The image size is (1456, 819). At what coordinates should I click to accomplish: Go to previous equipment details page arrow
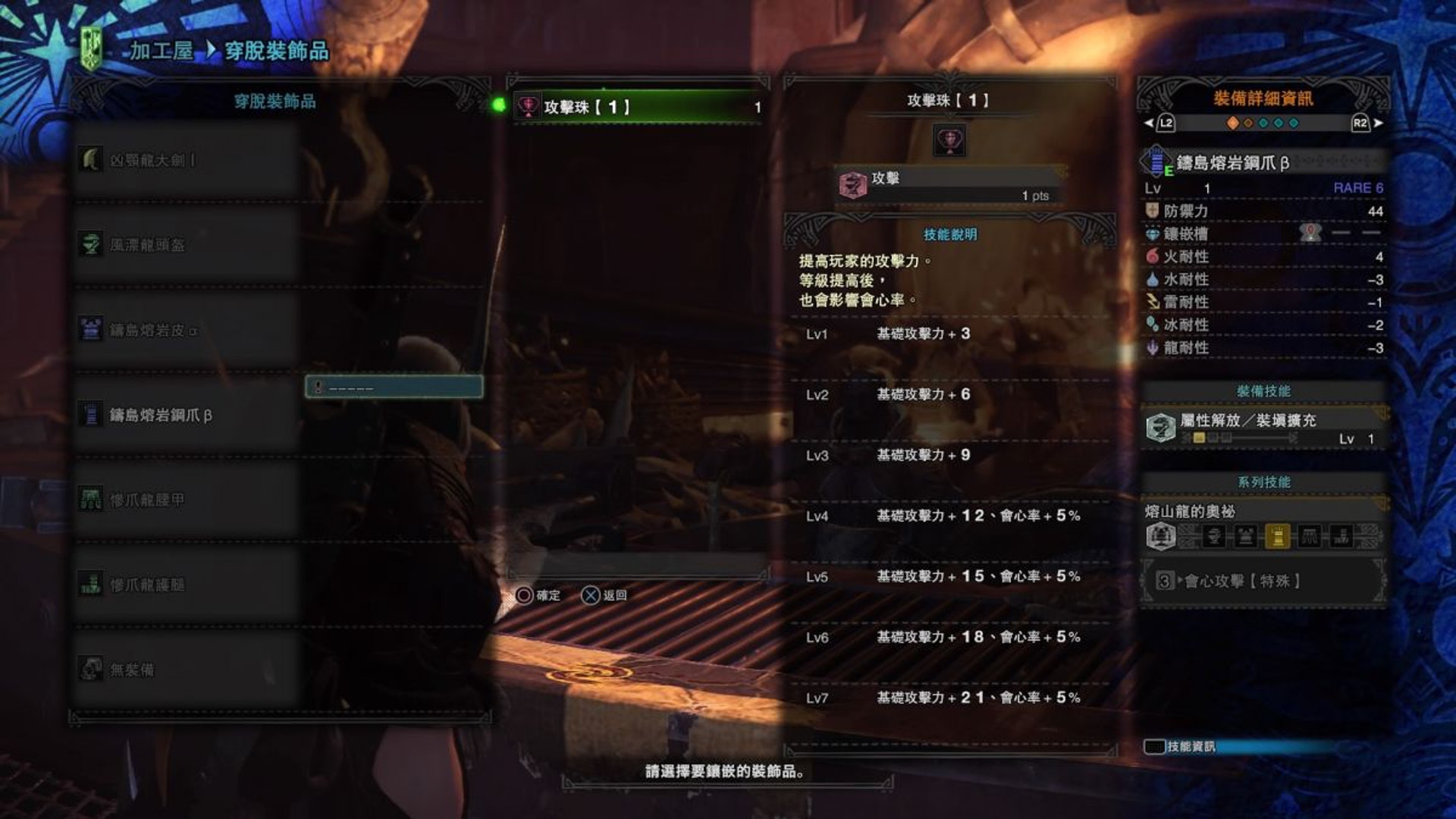pyautogui.click(x=1149, y=123)
